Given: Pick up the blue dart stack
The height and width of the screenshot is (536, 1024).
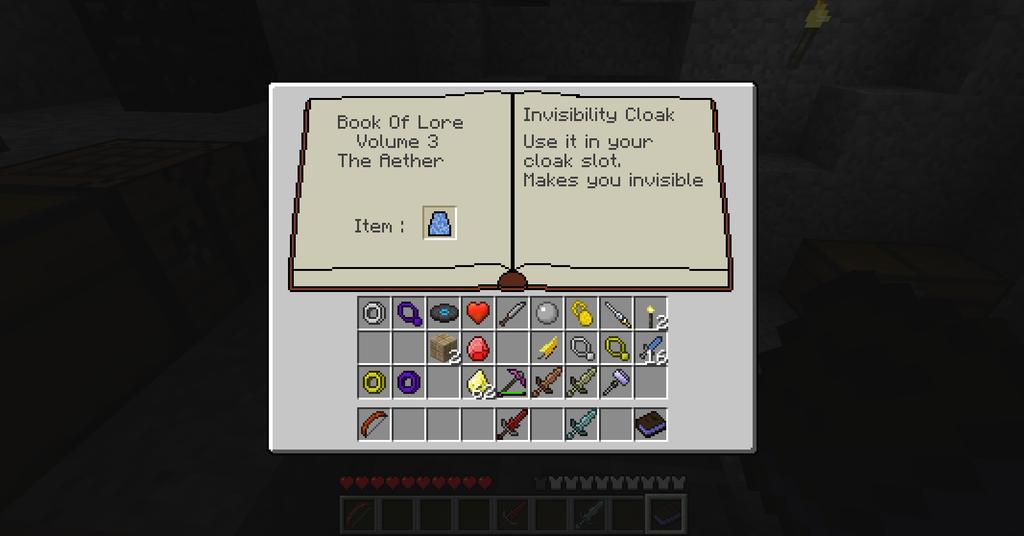Looking at the screenshot, I should coord(651,348).
